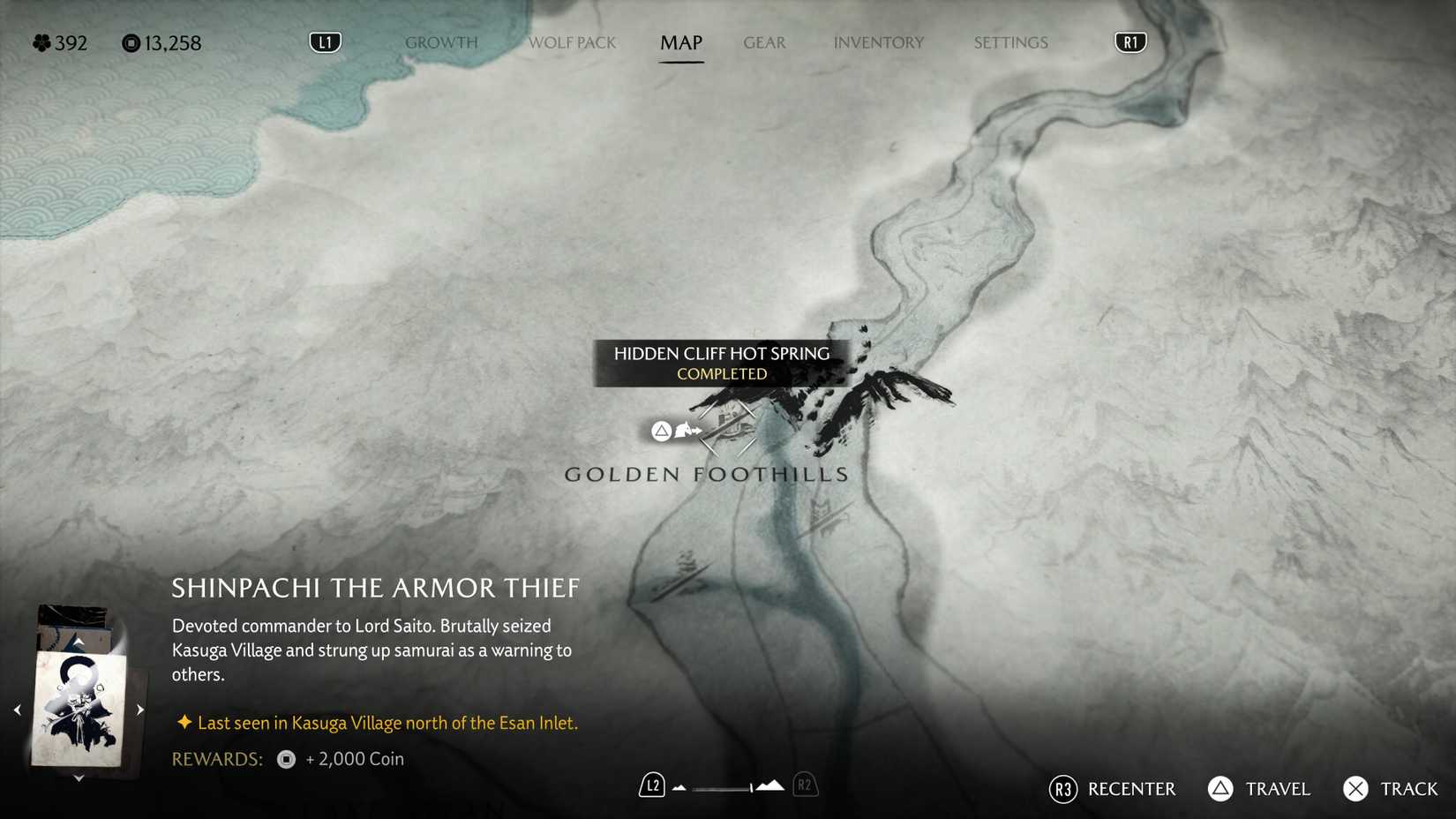
Task: Expand the next target card with right arrow
Action: coord(139,708)
